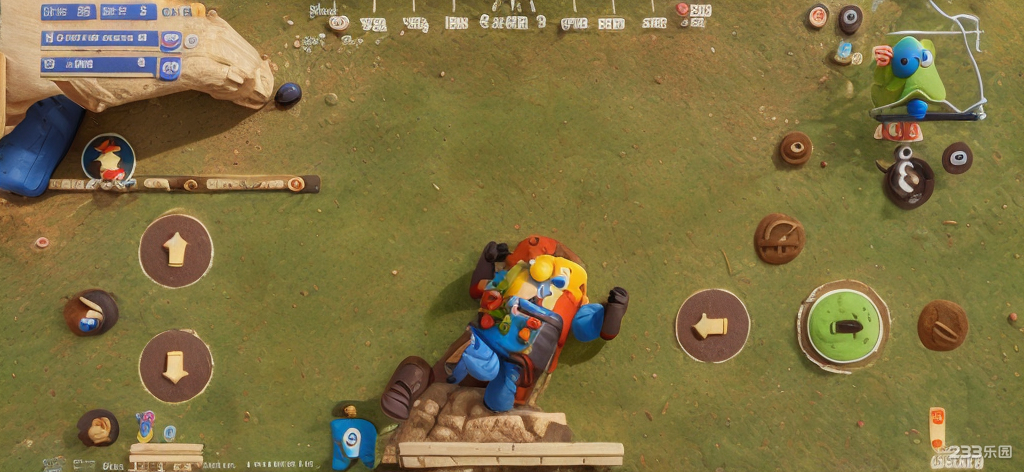Tap the brown round button with blue-white item
1024x472 pixels.
coord(91,314)
